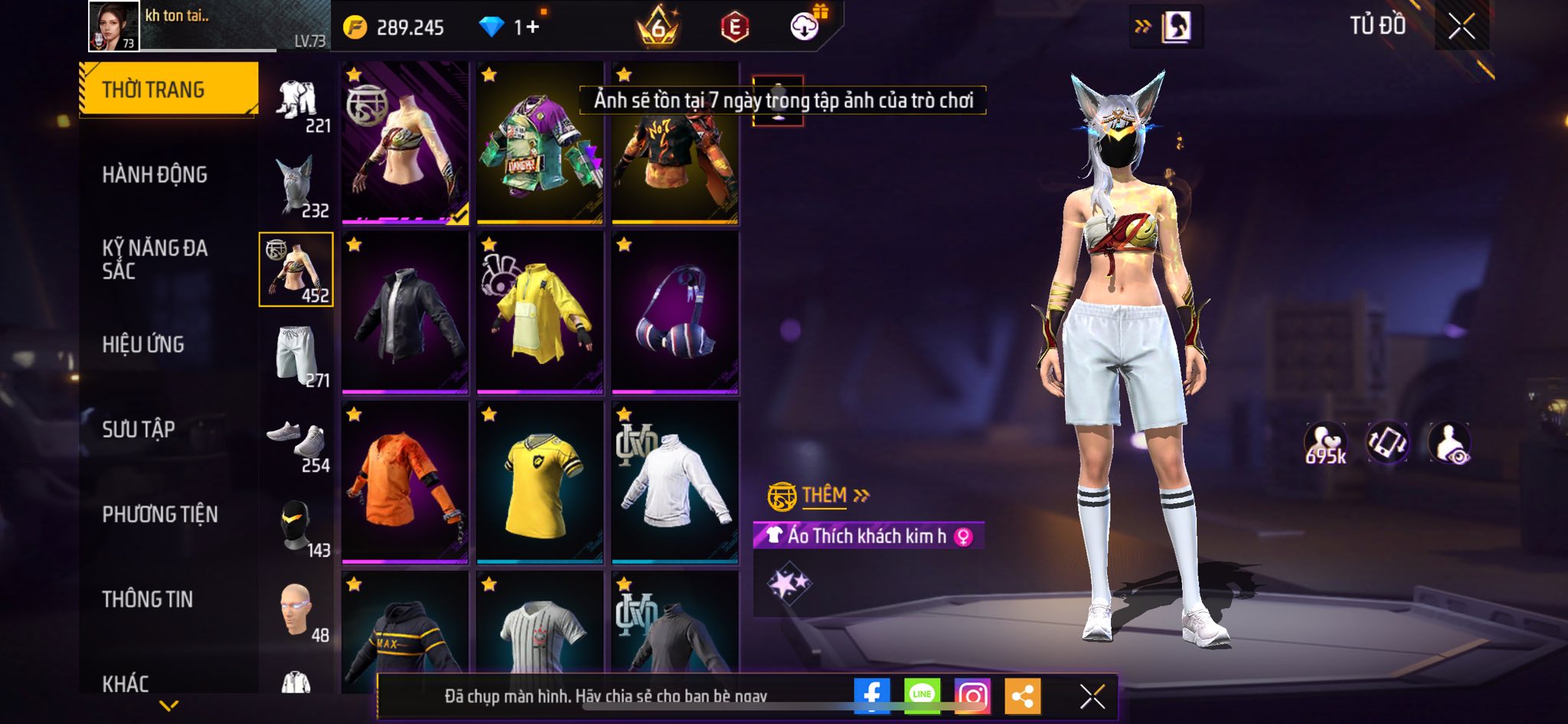Image resolution: width=1568 pixels, height=724 pixels.
Task: Share screenshot to Facebook
Action: pyautogui.click(x=871, y=696)
